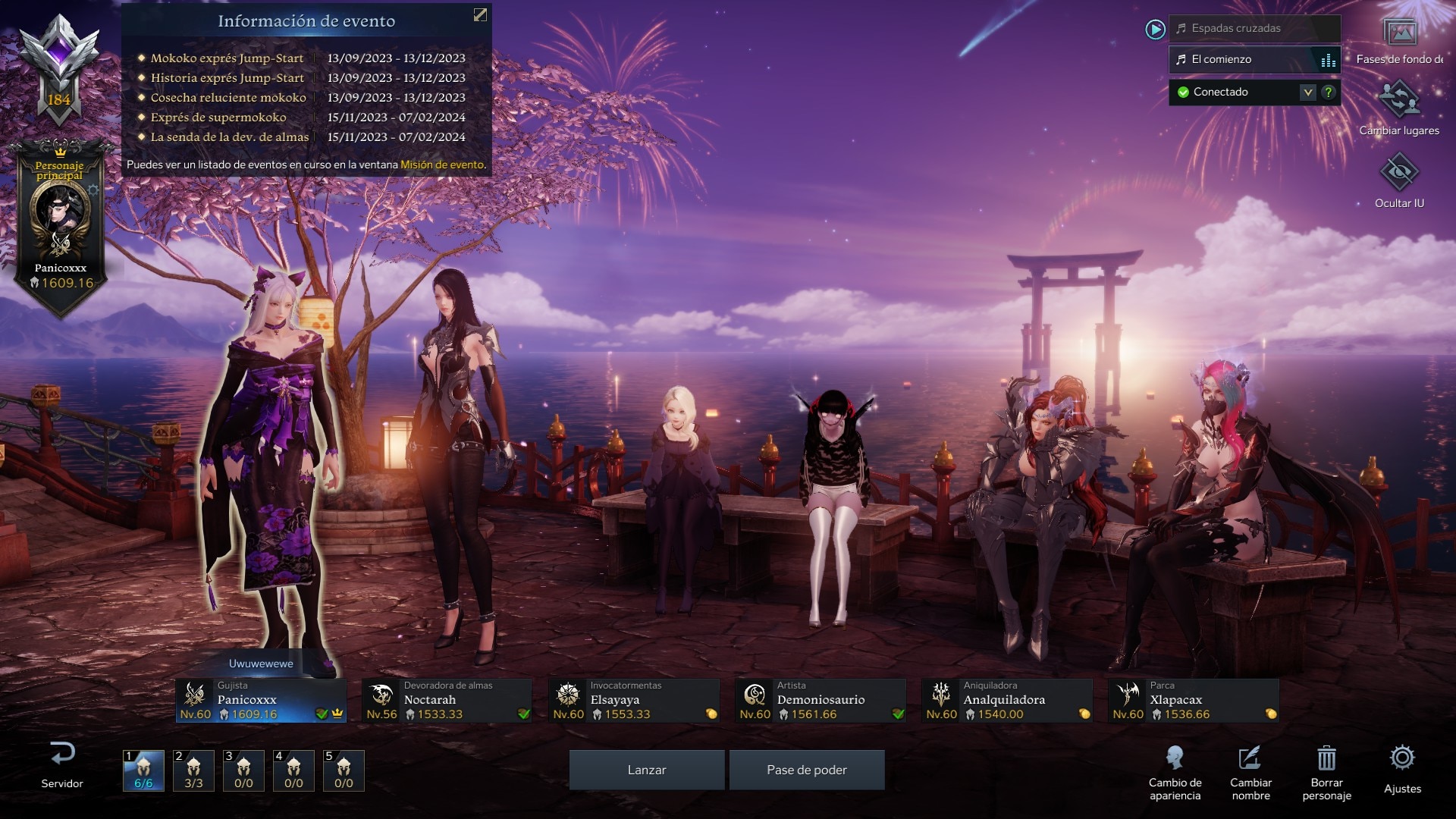
Task: Play the lobby music track
Action: click(1155, 30)
